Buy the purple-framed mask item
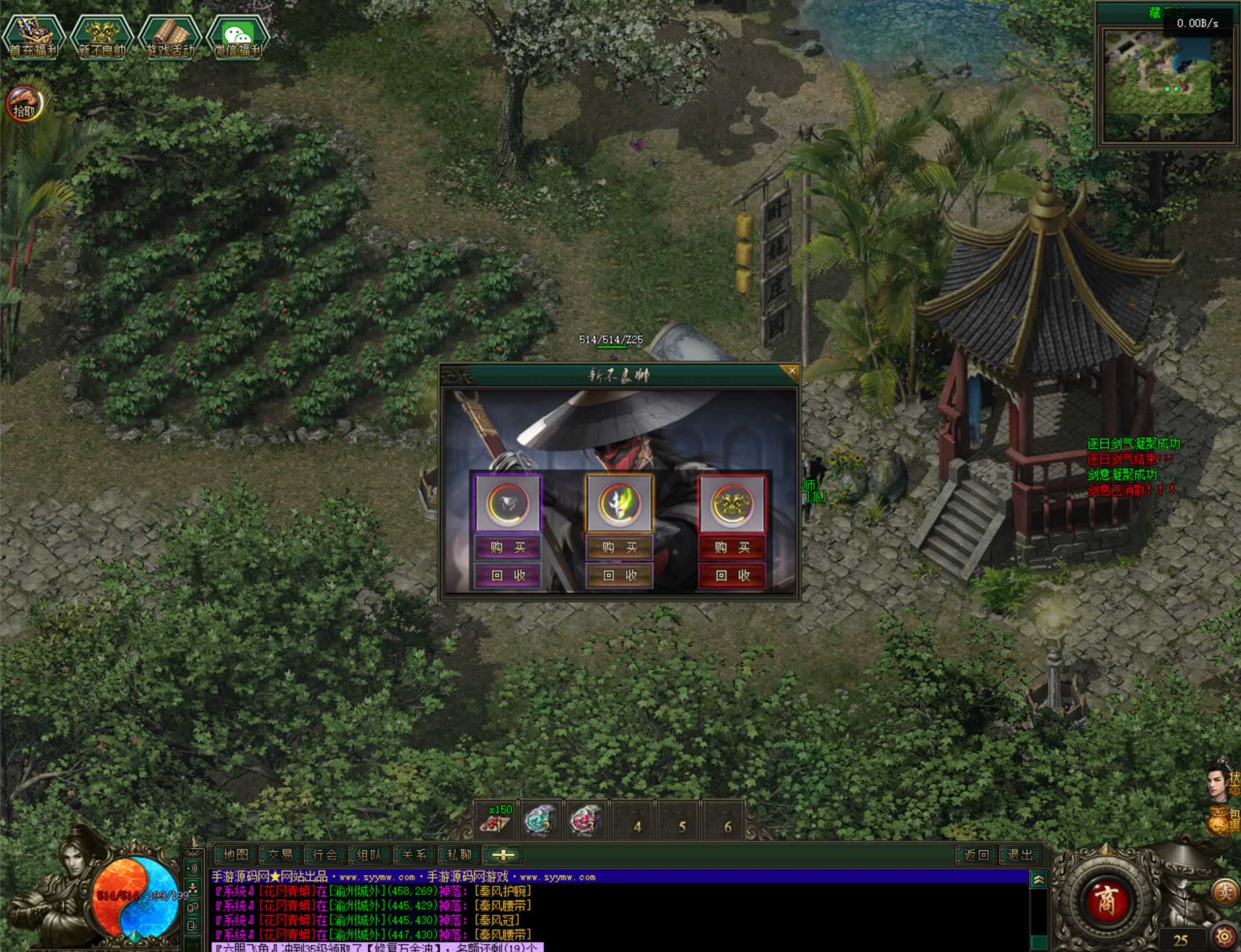This screenshot has width=1241, height=952. [508, 548]
